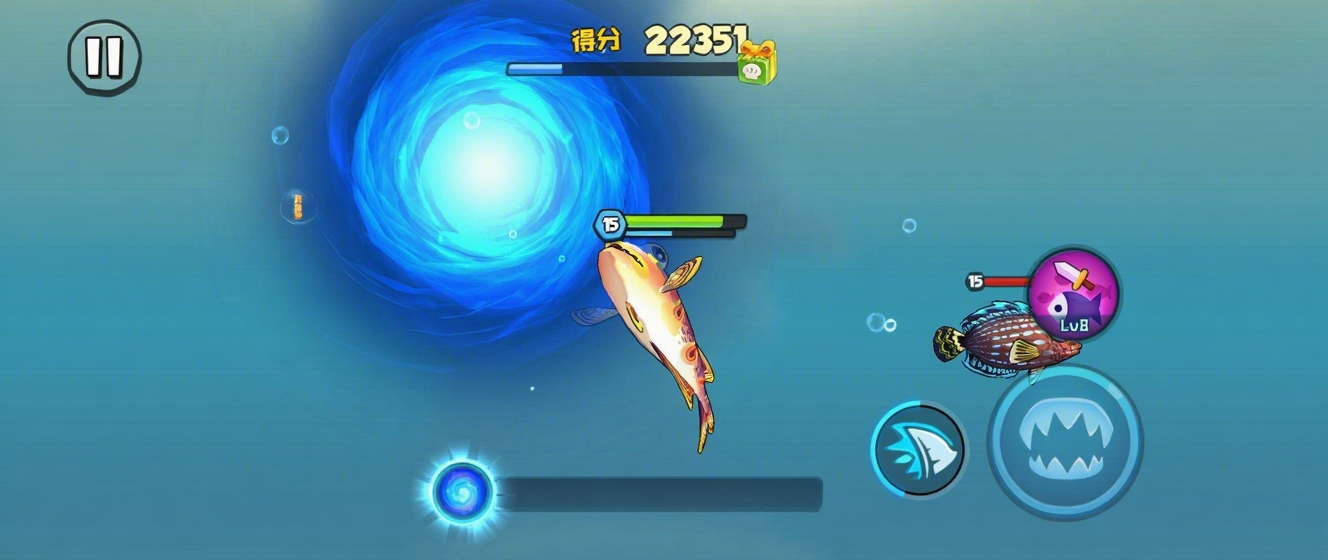Tap the big jaws bite button

click(1065, 441)
